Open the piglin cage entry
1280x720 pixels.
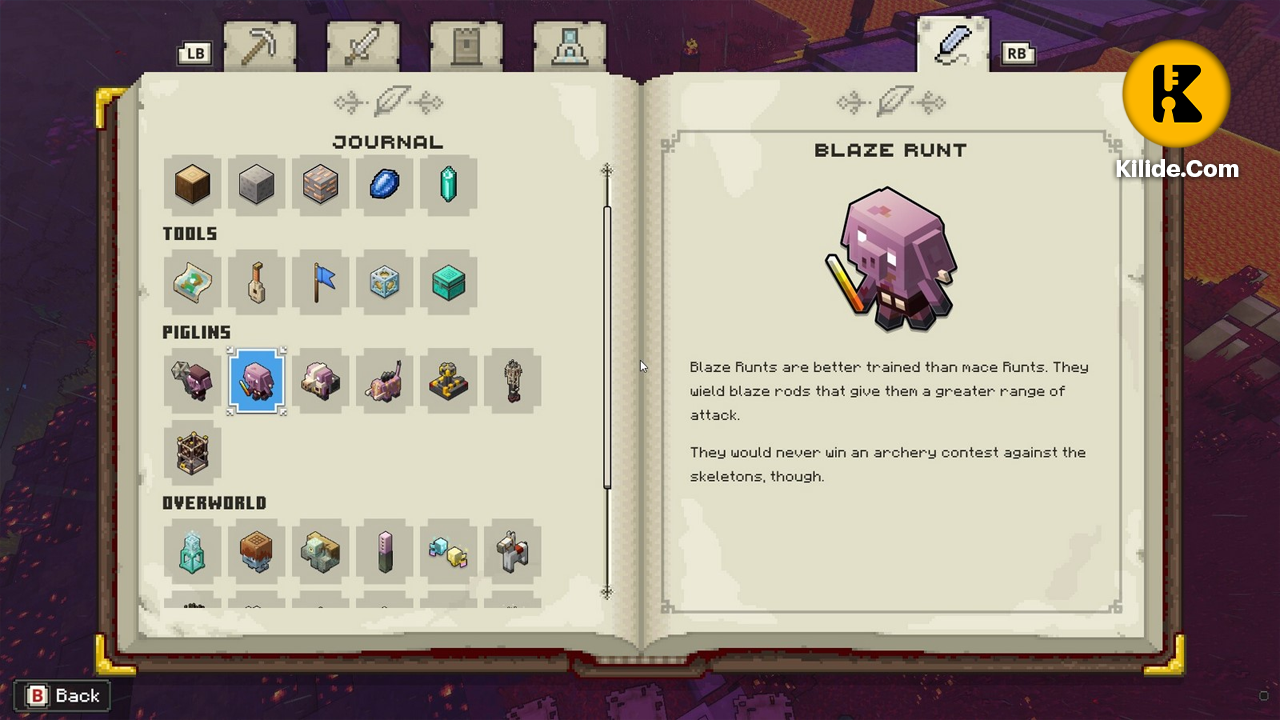(x=192, y=452)
